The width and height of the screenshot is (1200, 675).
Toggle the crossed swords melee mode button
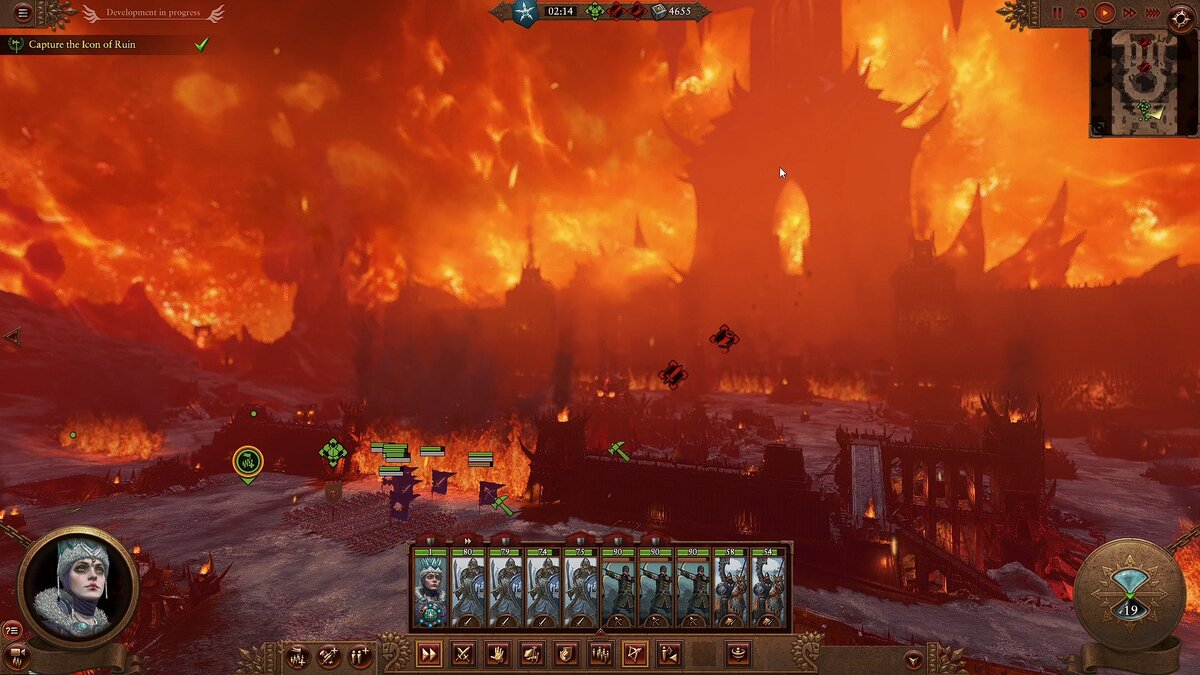(x=463, y=655)
